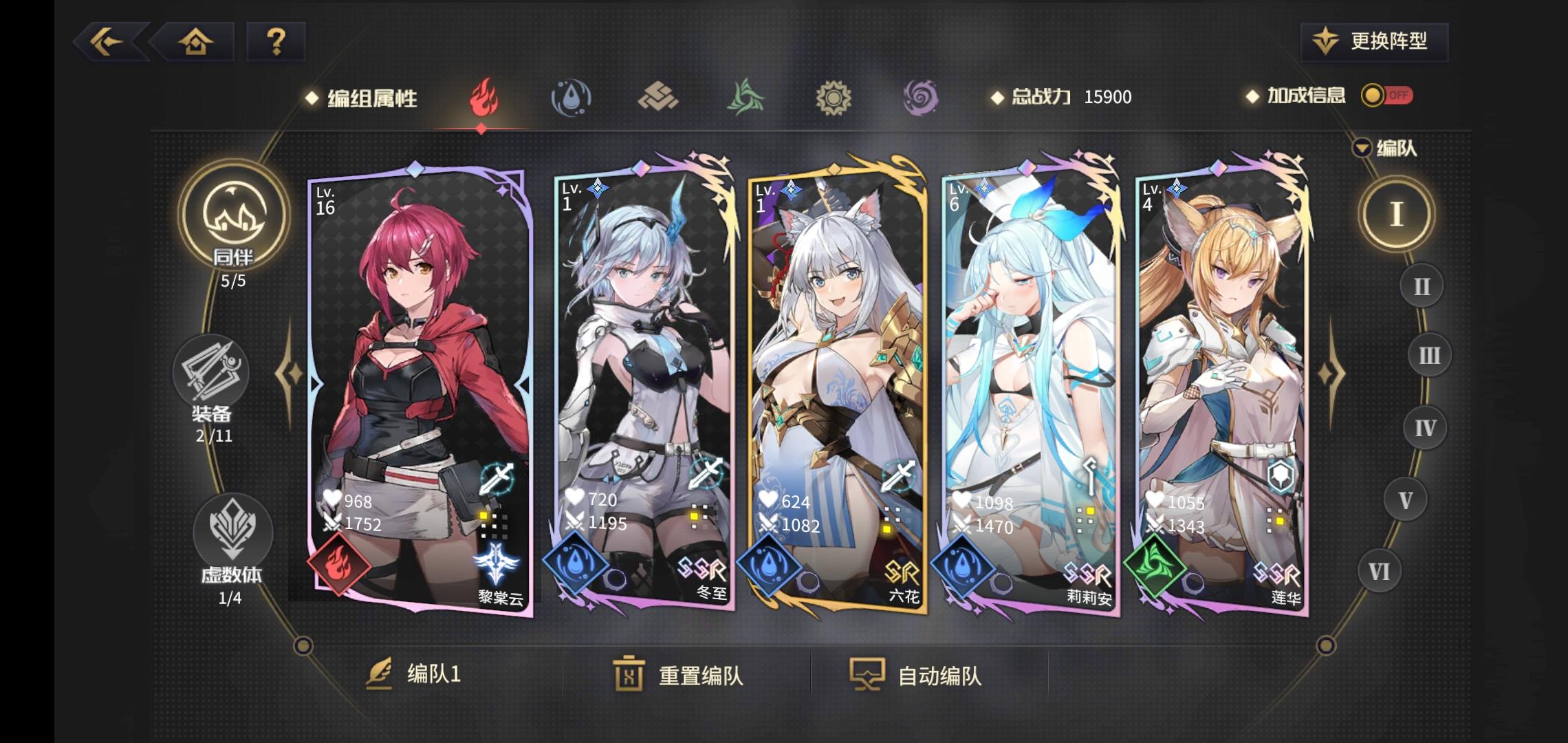Click the help question mark icon
This screenshot has height=743, width=1568.
coord(276,43)
